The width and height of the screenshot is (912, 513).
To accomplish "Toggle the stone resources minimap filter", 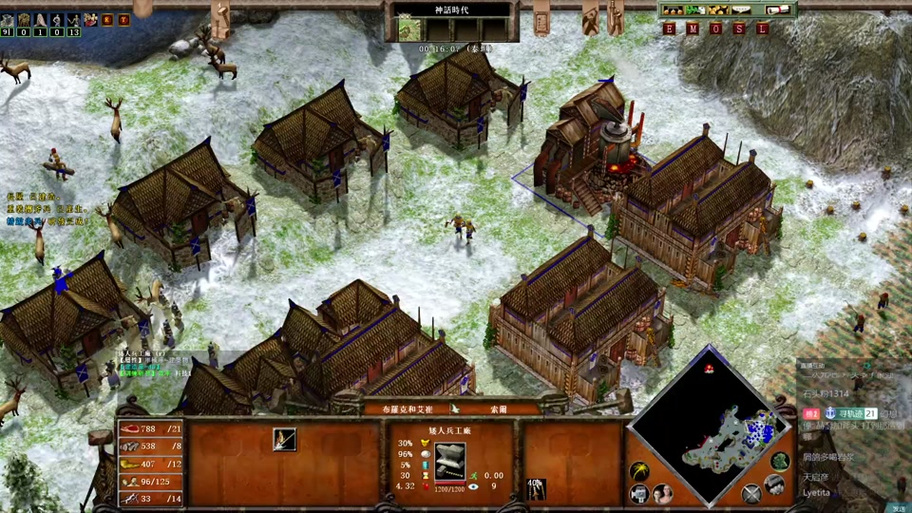I will pyautogui.click(x=773, y=485).
